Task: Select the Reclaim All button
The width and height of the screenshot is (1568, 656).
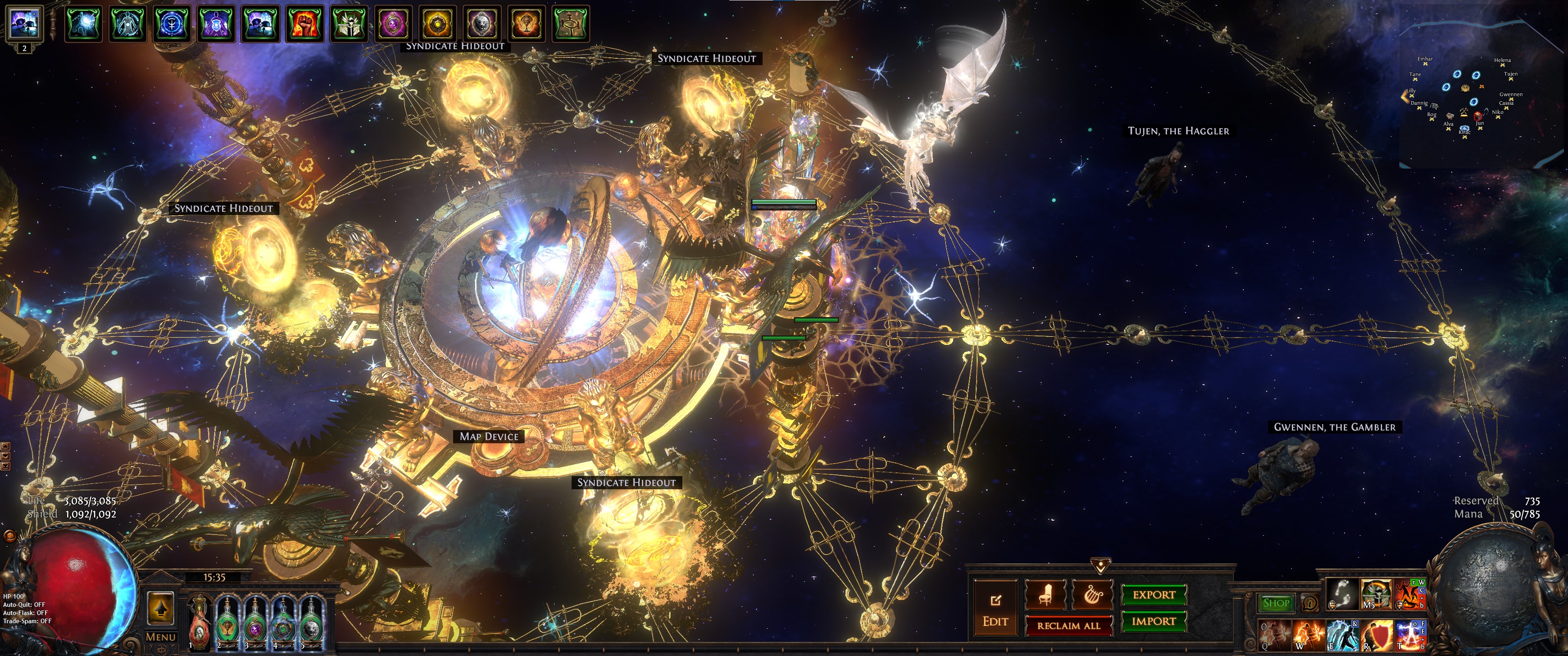Action: click(1068, 625)
